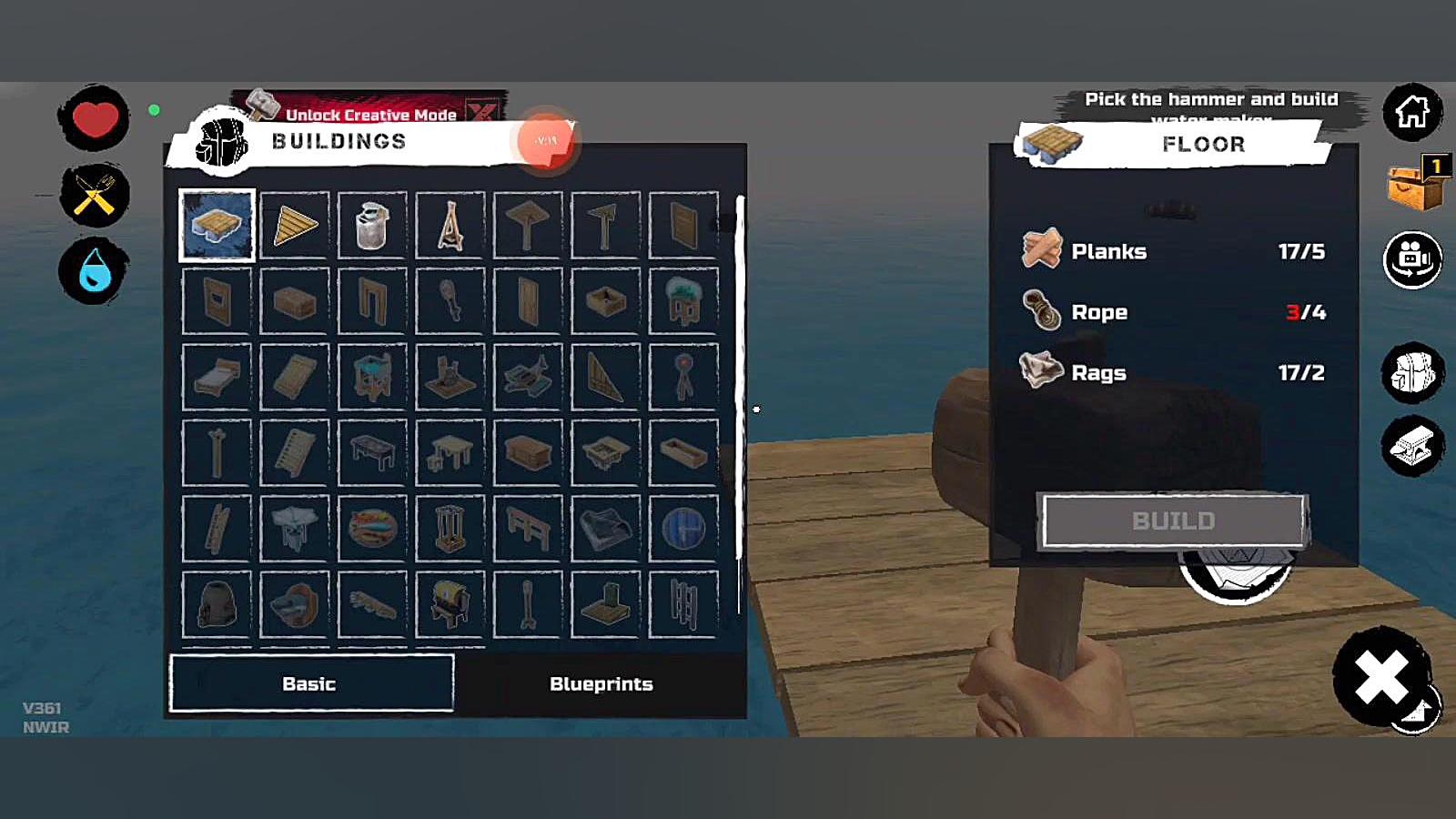Image resolution: width=1456 pixels, height=819 pixels.
Task: Dismiss the Unlock Creative Mode banner
Action: pos(482,112)
